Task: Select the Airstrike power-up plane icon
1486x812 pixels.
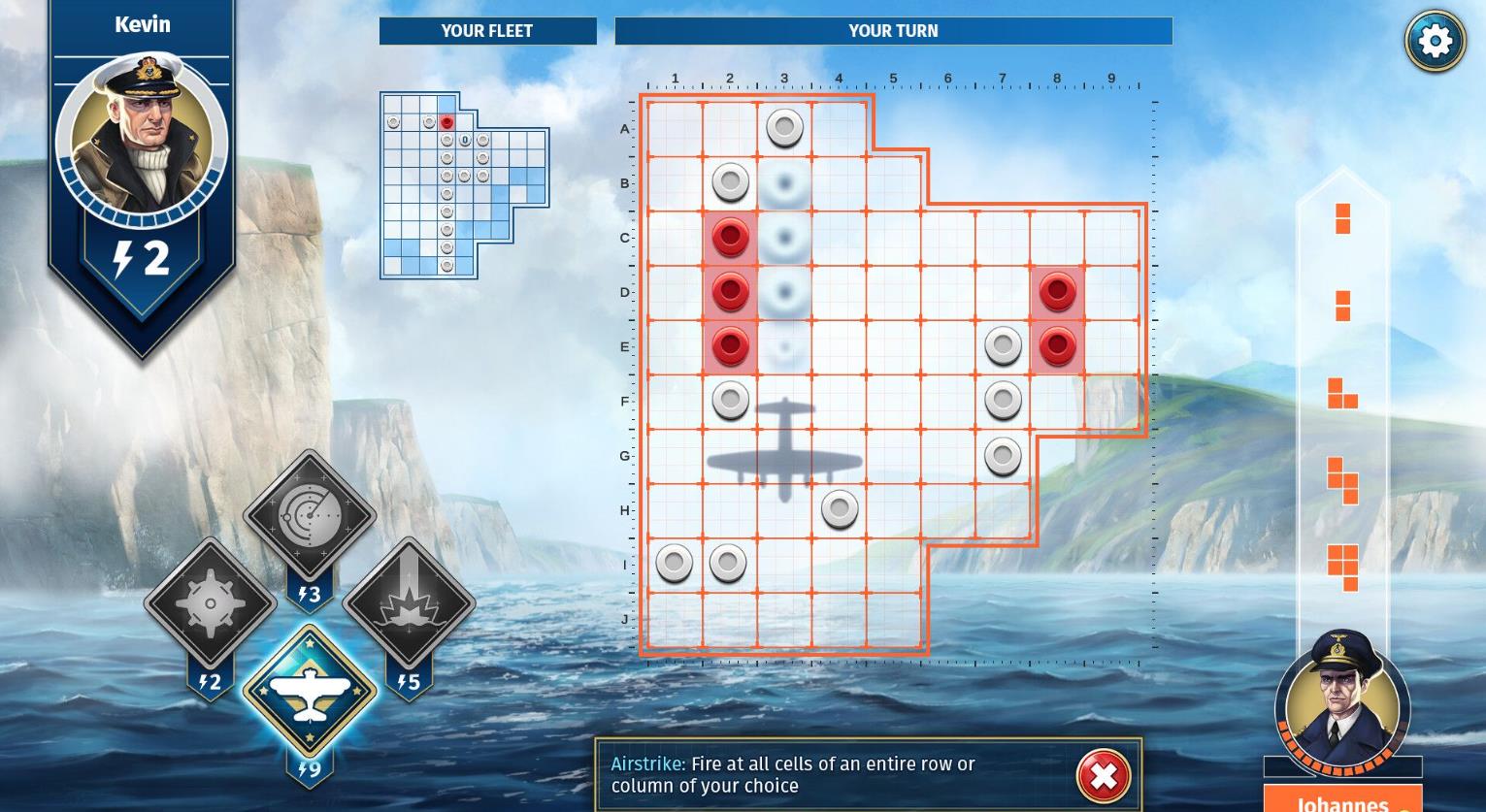Action: 310,693
